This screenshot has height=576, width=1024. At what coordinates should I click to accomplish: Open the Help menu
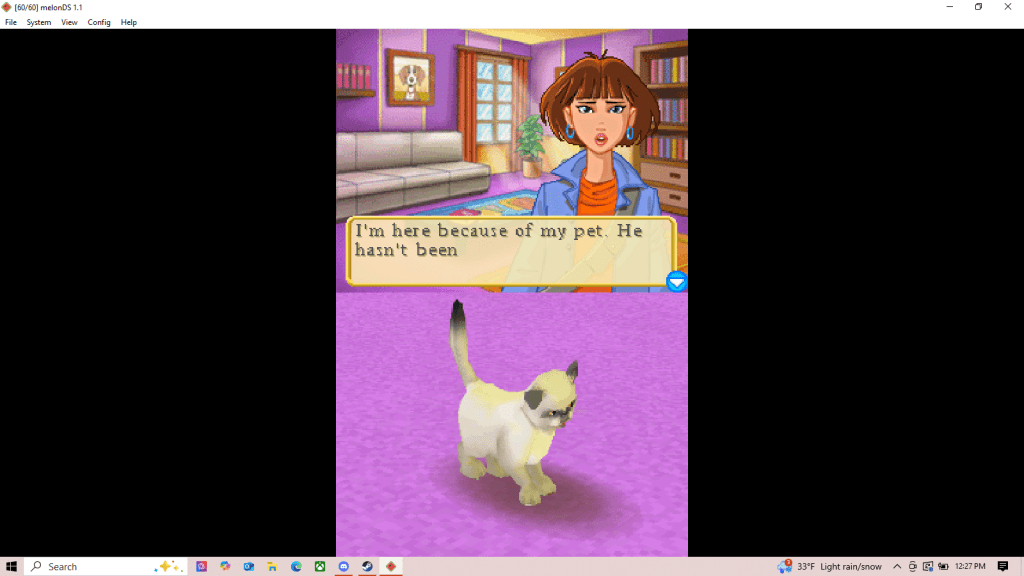[129, 22]
